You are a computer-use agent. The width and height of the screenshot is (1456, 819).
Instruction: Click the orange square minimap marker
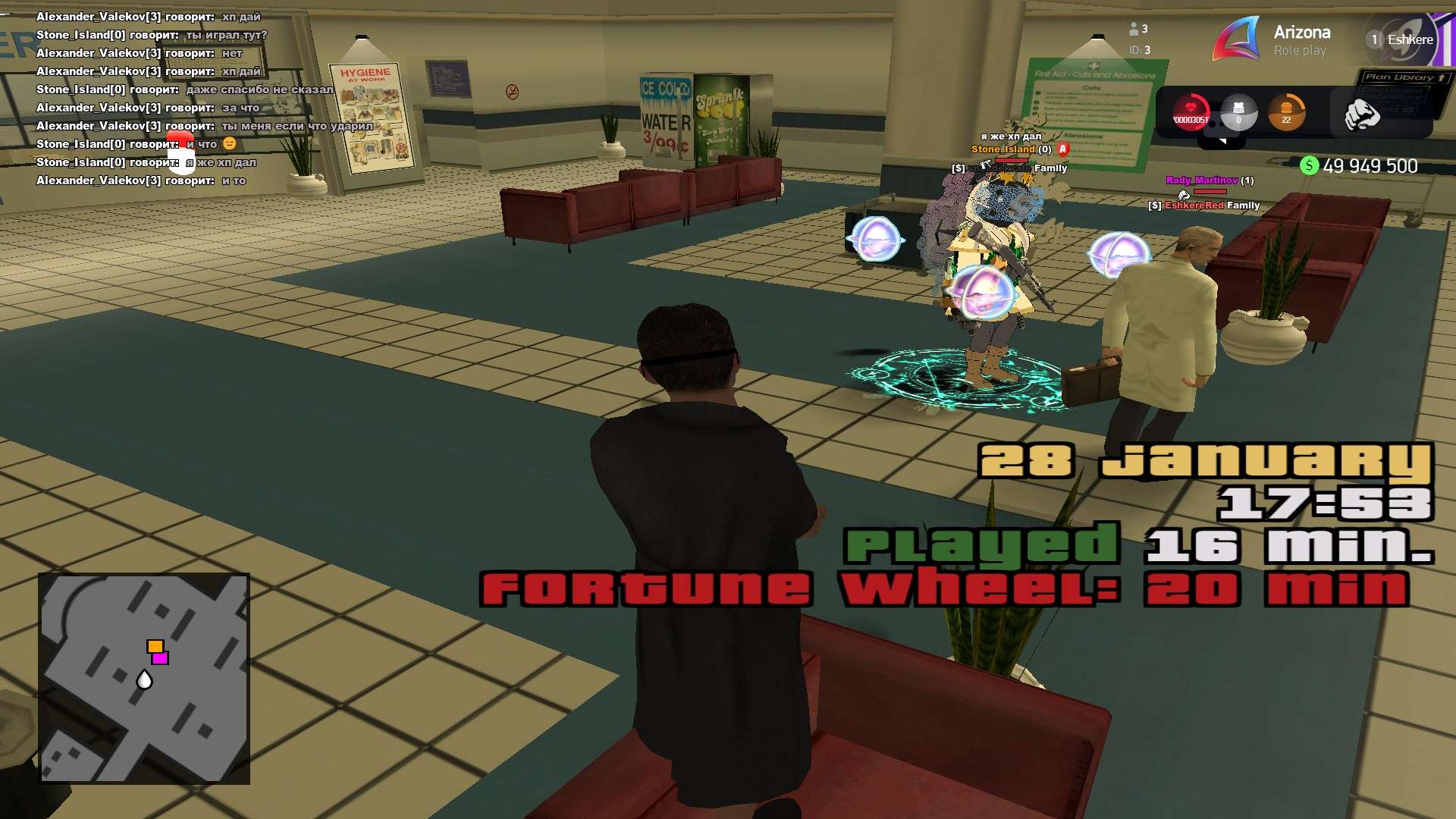pyautogui.click(x=155, y=646)
